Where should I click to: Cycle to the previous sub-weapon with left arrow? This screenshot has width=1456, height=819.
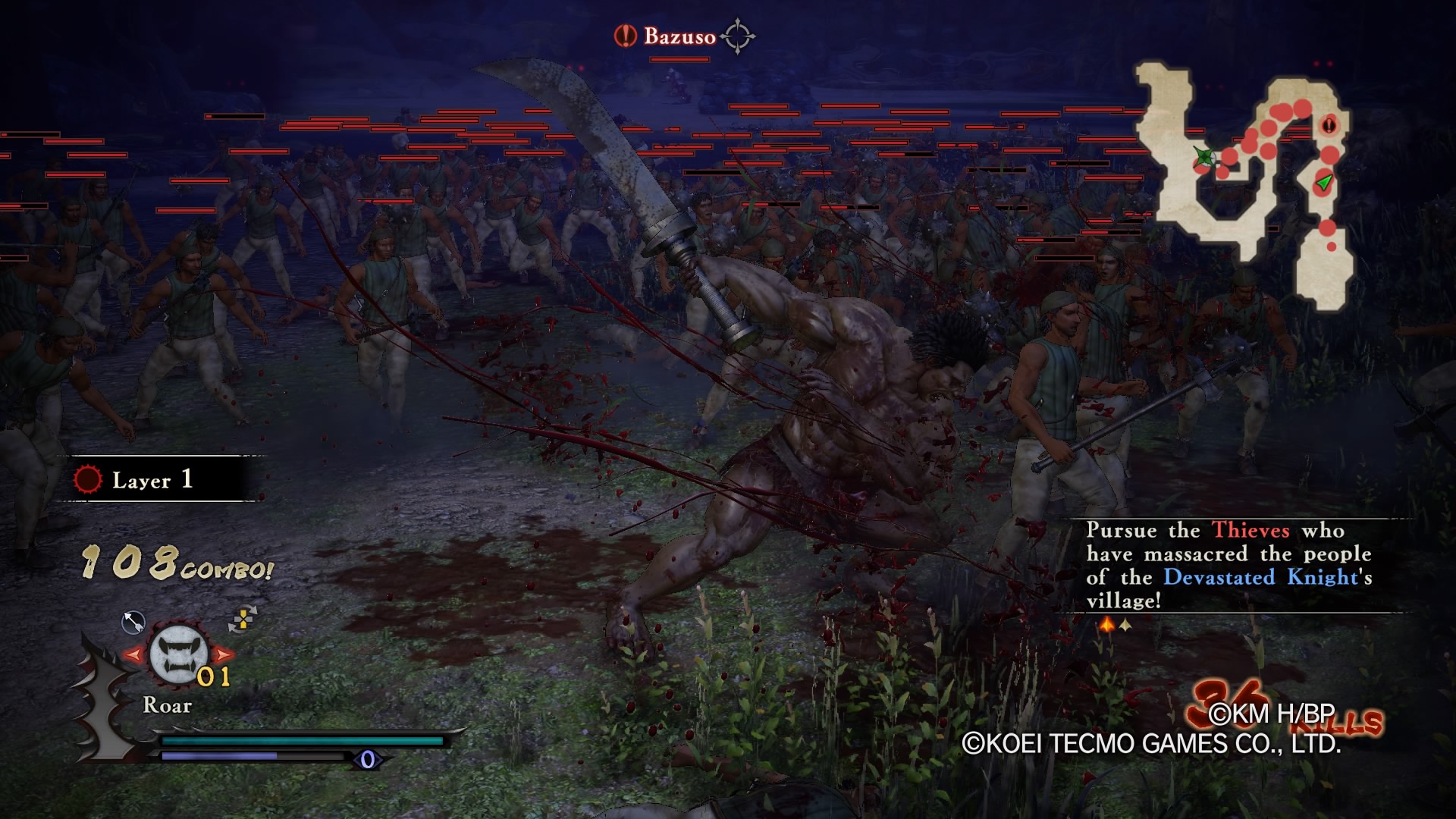(x=133, y=654)
